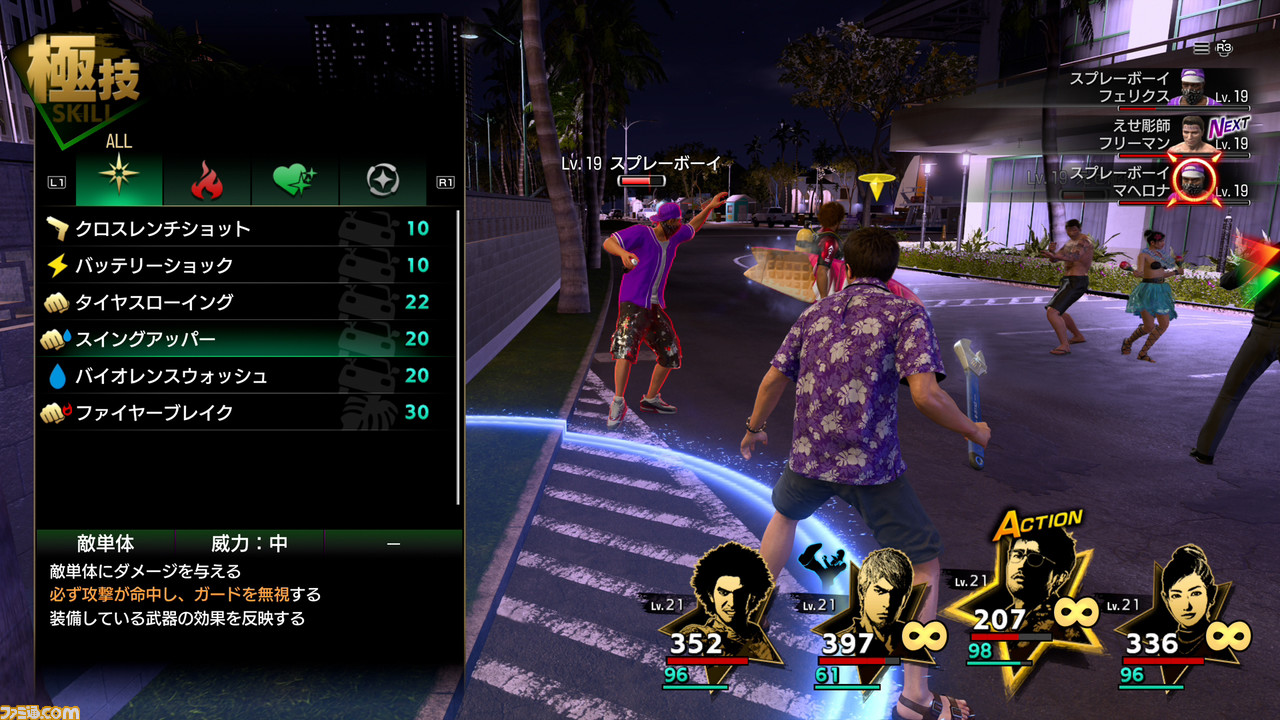Switch to the green heart skill tab
Screen dimensions: 1280x720
click(x=295, y=180)
